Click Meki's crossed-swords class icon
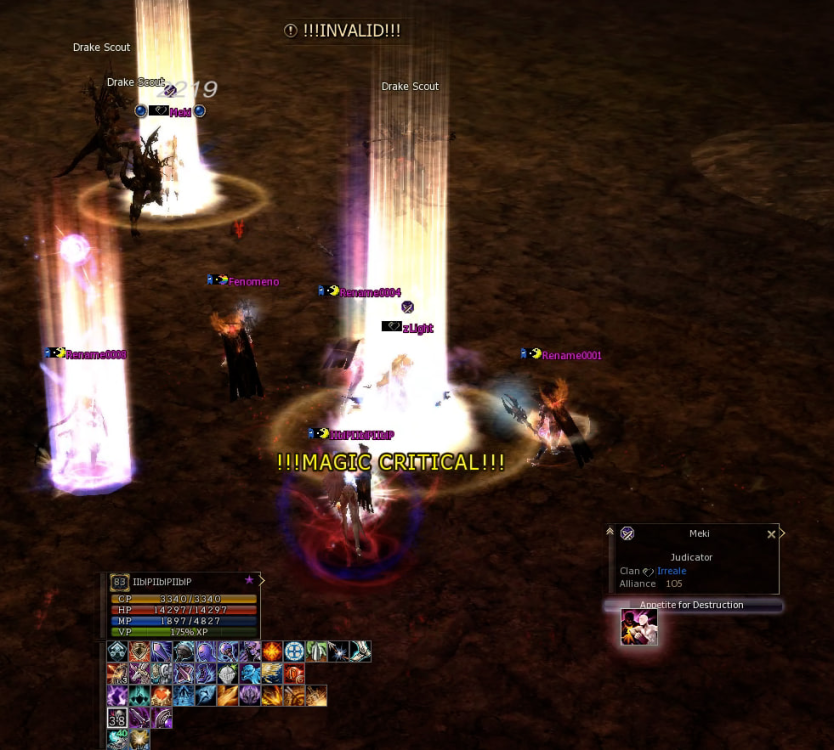 pyautogui.click(x=628, y=534)
